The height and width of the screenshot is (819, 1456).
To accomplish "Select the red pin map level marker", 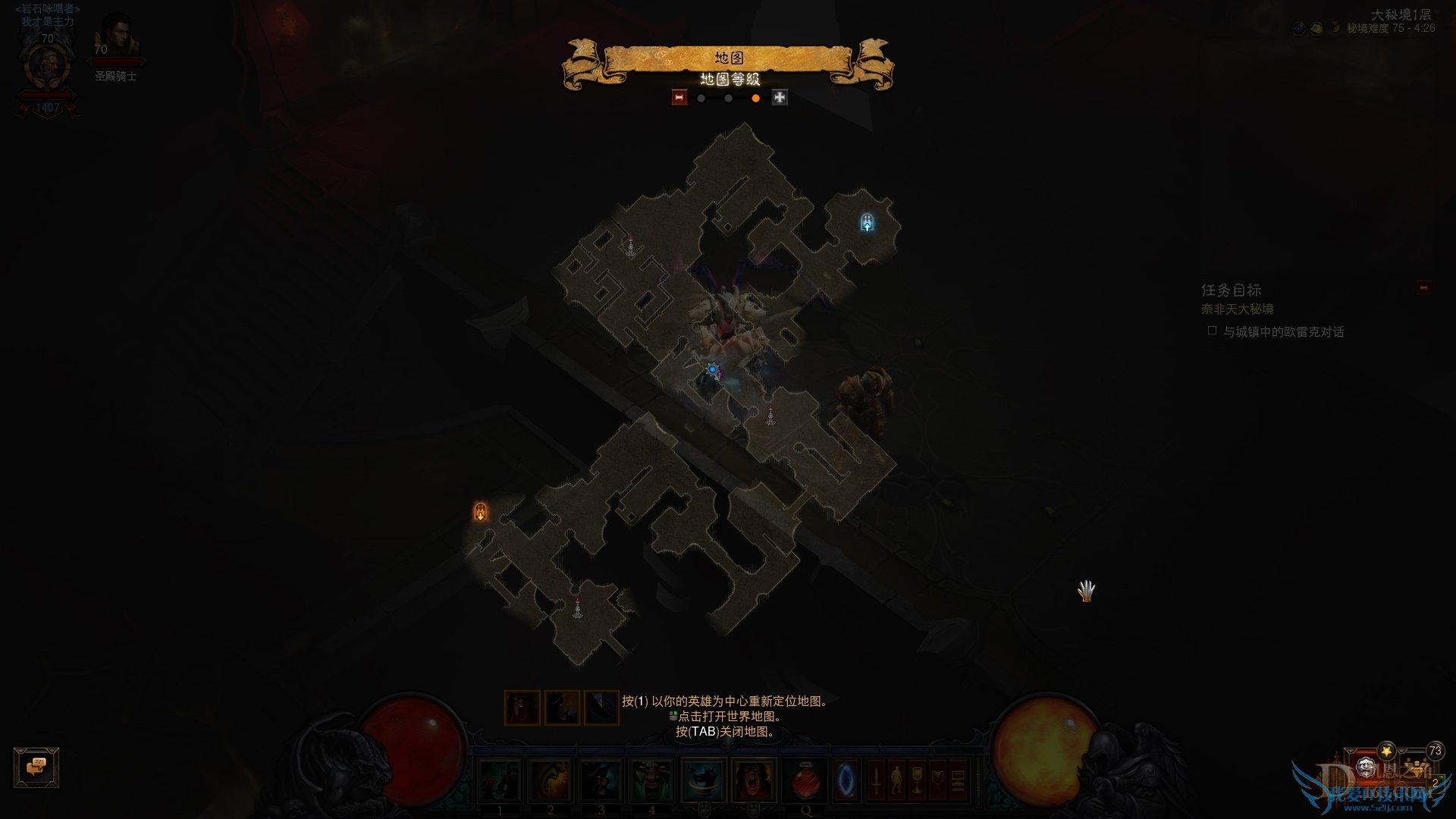I will click(x=679, y=97).
